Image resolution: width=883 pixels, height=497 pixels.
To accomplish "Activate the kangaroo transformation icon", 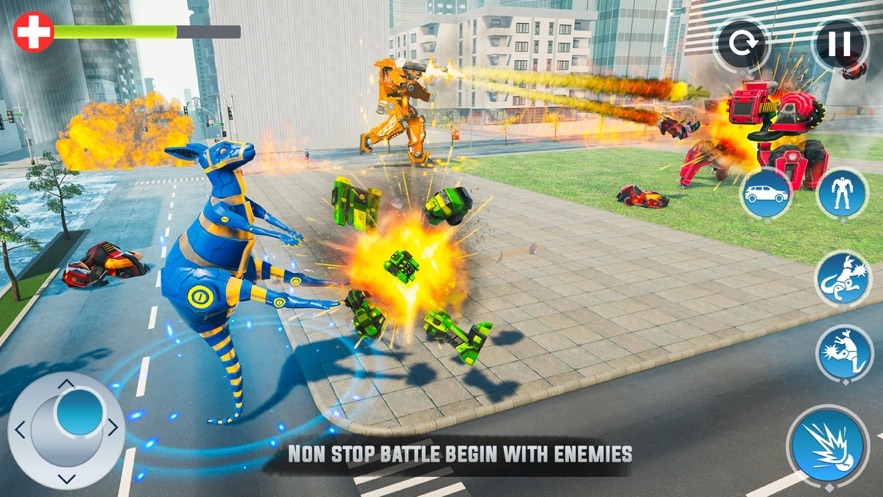I will coord(842,277).
